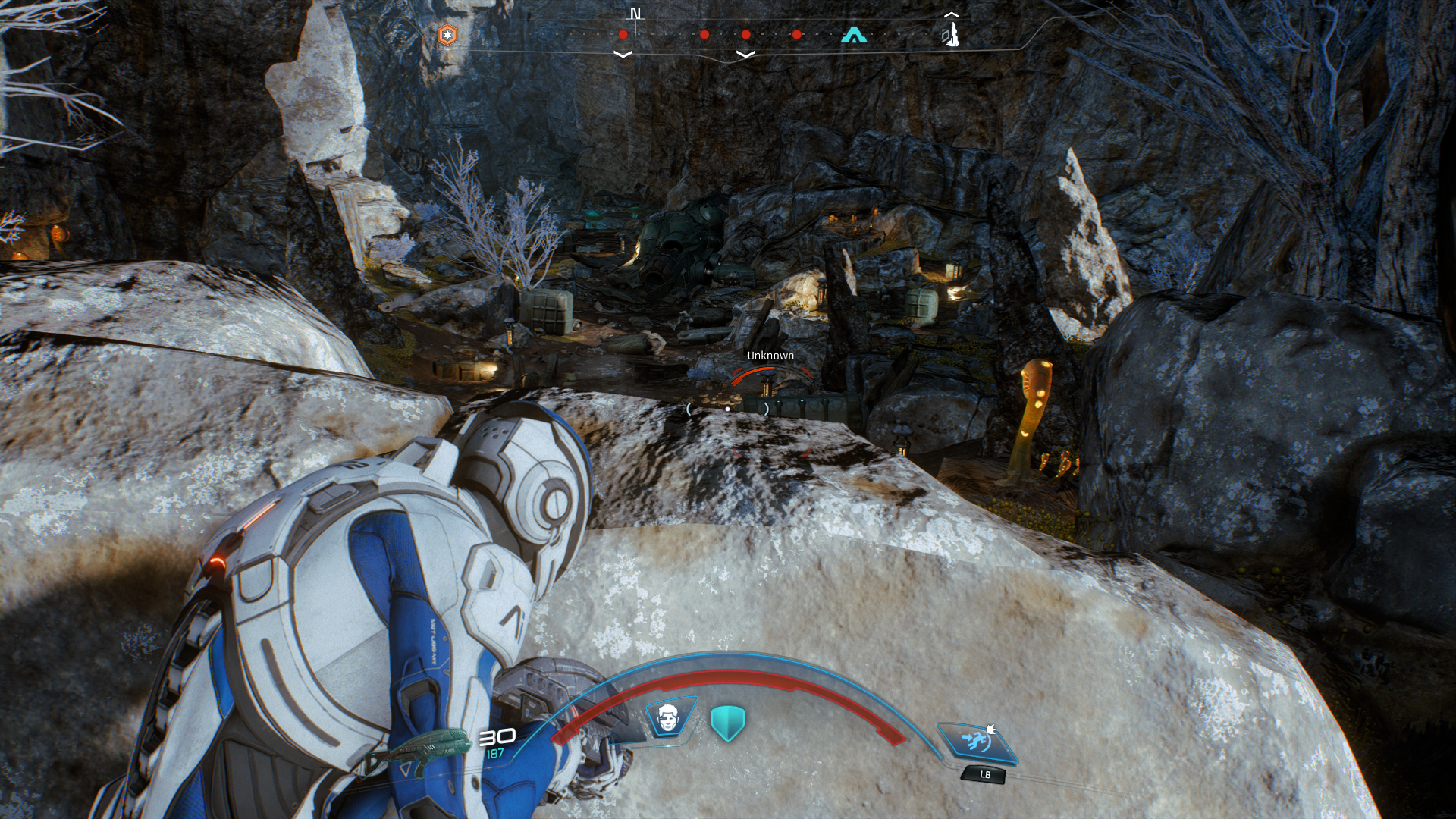
Task: Click the N north indicator on compass
Action: pyautogui.click(x=635, y=14)
